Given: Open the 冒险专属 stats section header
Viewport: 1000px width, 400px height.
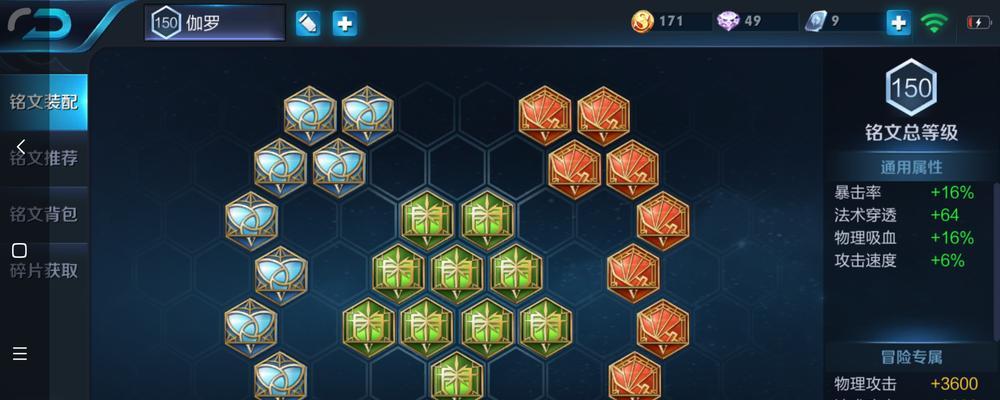Looking at the screenshot, I should pos(911,357).
